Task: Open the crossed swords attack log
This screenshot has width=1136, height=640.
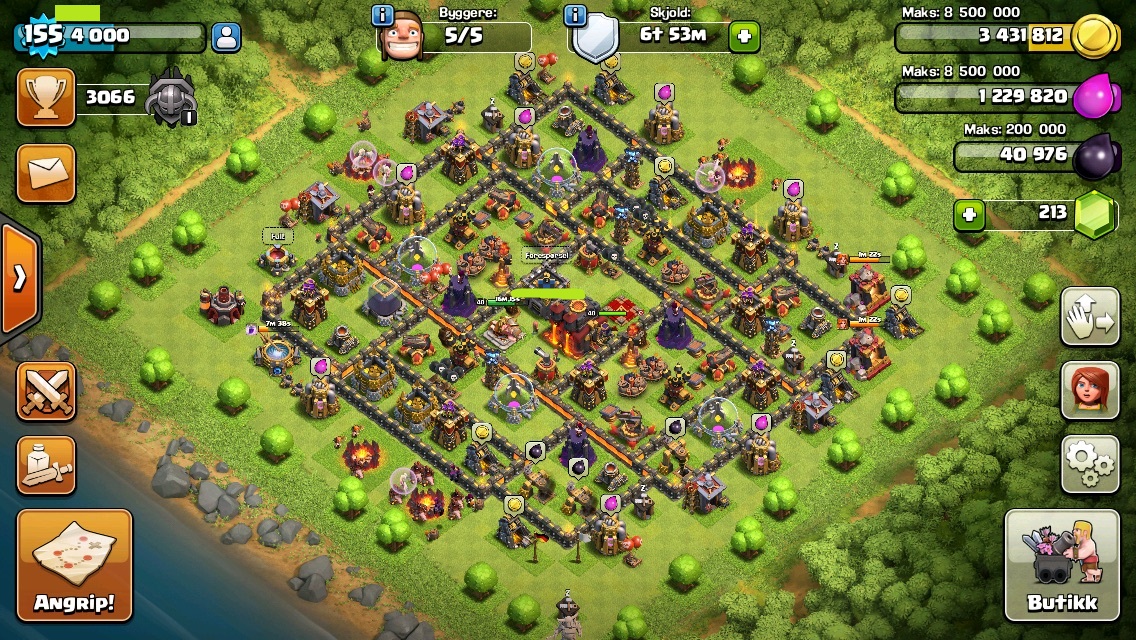Action: (45, 390)
